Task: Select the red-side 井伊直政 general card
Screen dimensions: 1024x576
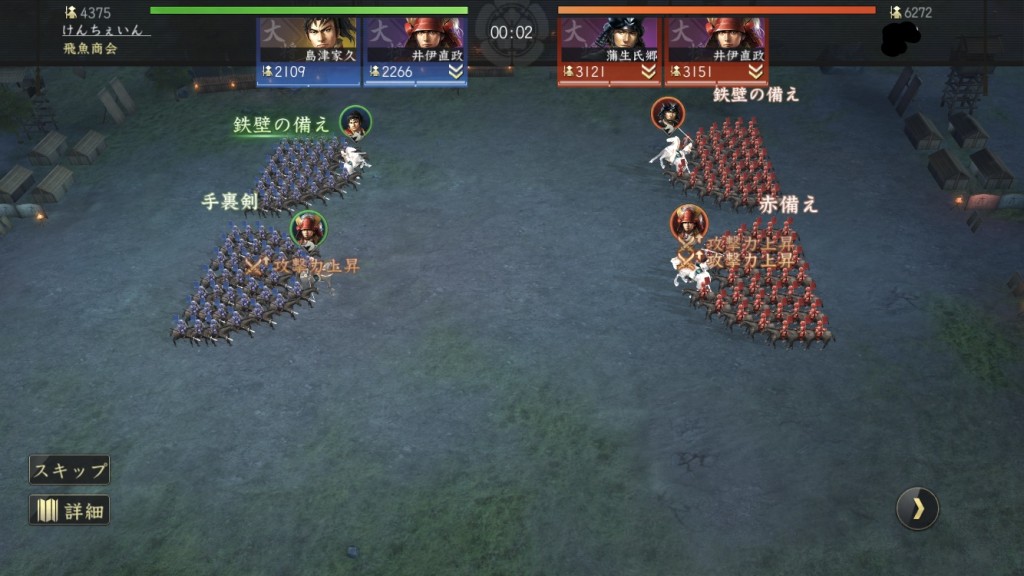Action: tap(717, 48)
